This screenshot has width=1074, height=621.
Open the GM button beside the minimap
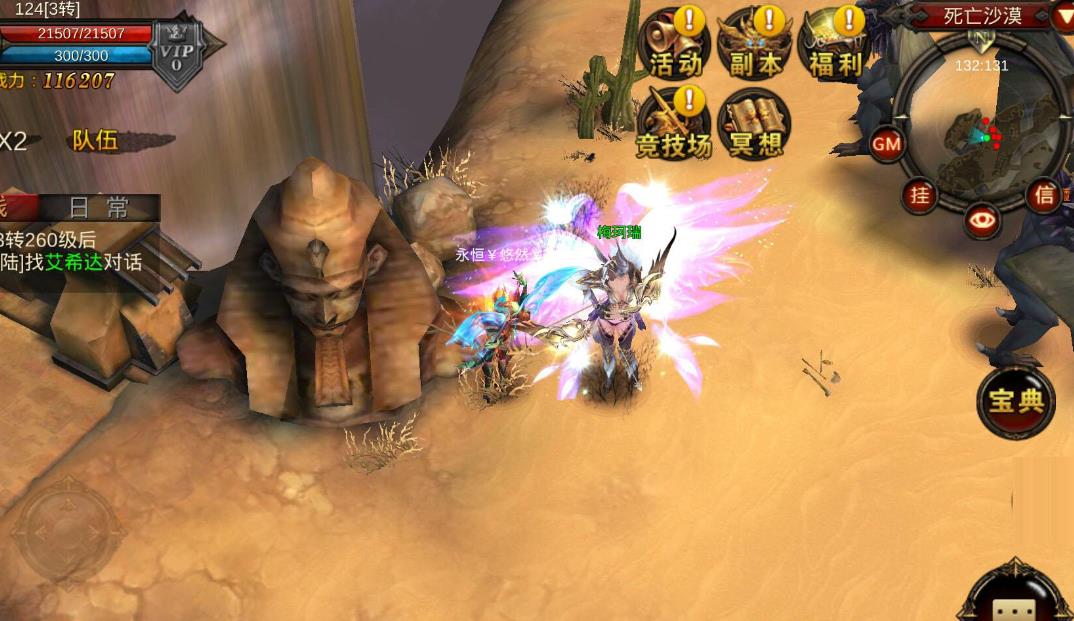coord(887,144)
